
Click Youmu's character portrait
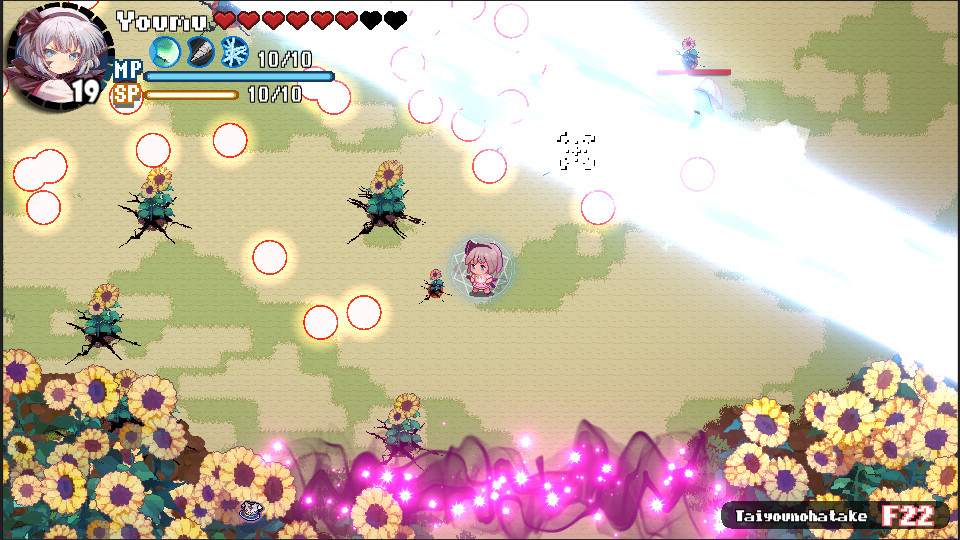(55, 55)
